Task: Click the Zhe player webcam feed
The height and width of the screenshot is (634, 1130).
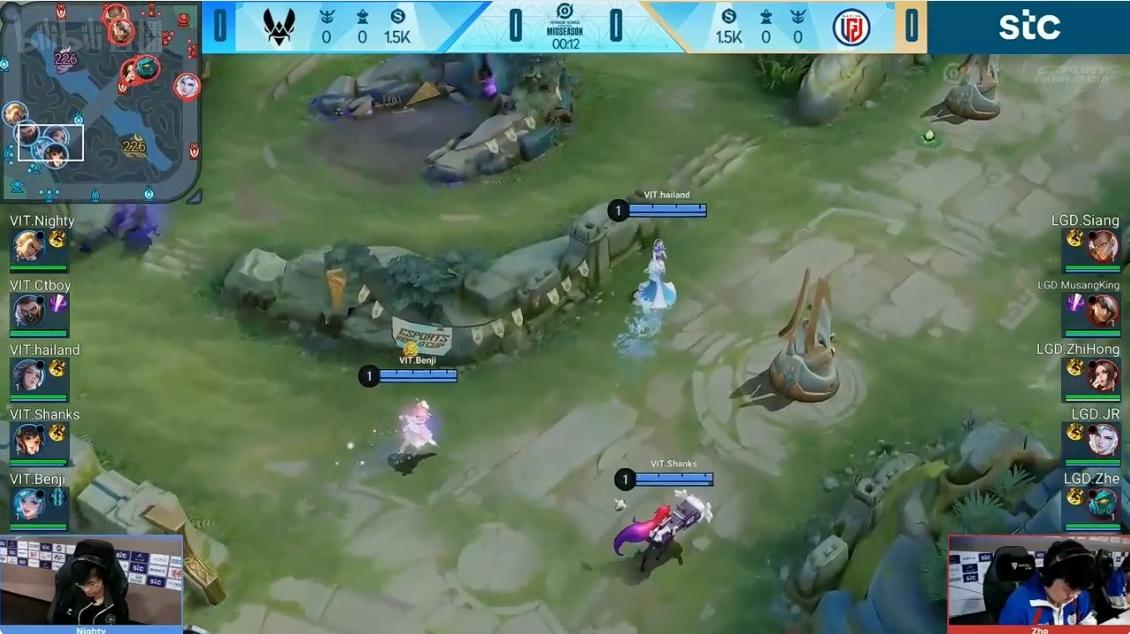Action: pos(1038,581)
